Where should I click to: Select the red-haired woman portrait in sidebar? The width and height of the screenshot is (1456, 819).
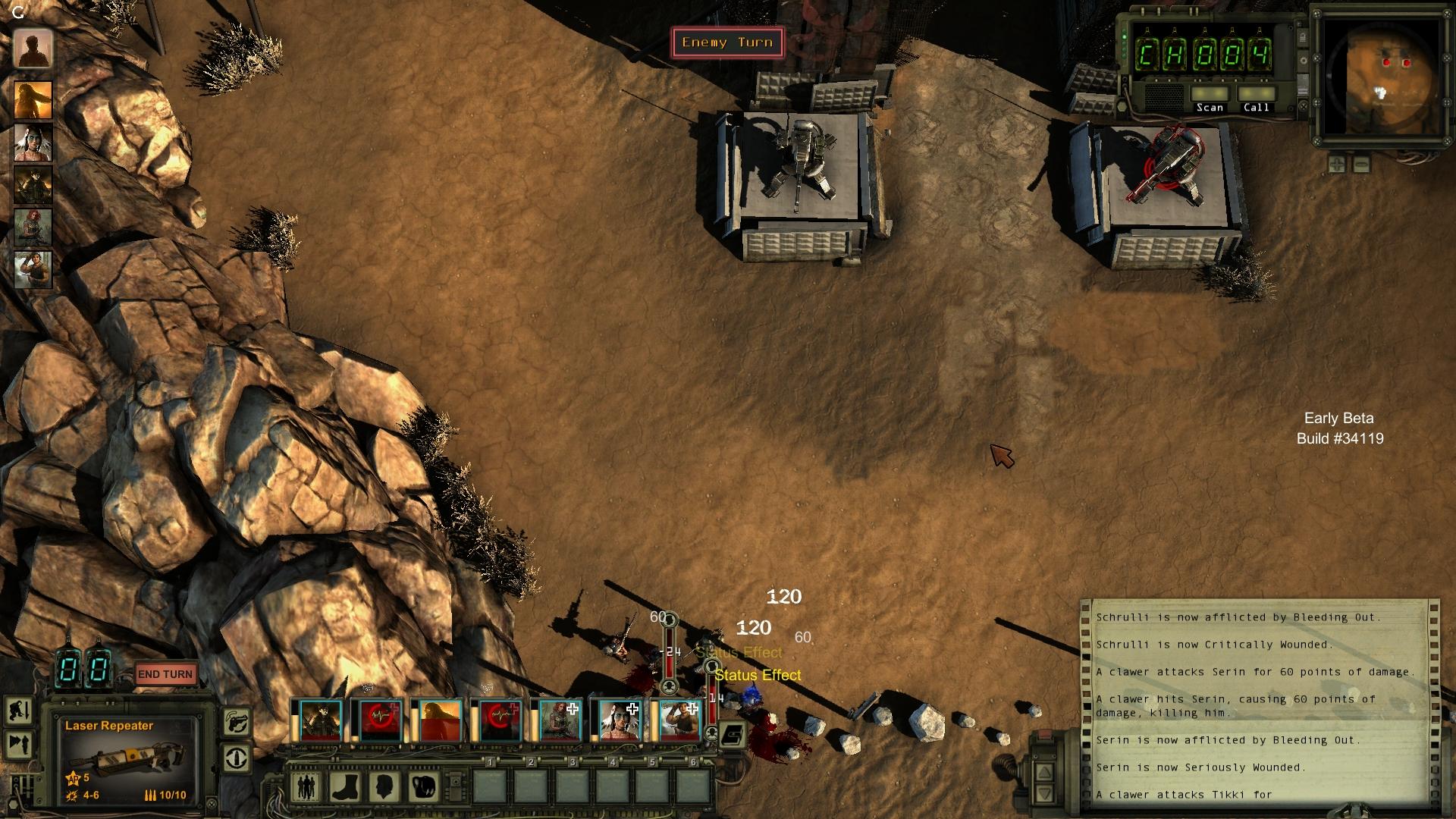tap(33, 227)
